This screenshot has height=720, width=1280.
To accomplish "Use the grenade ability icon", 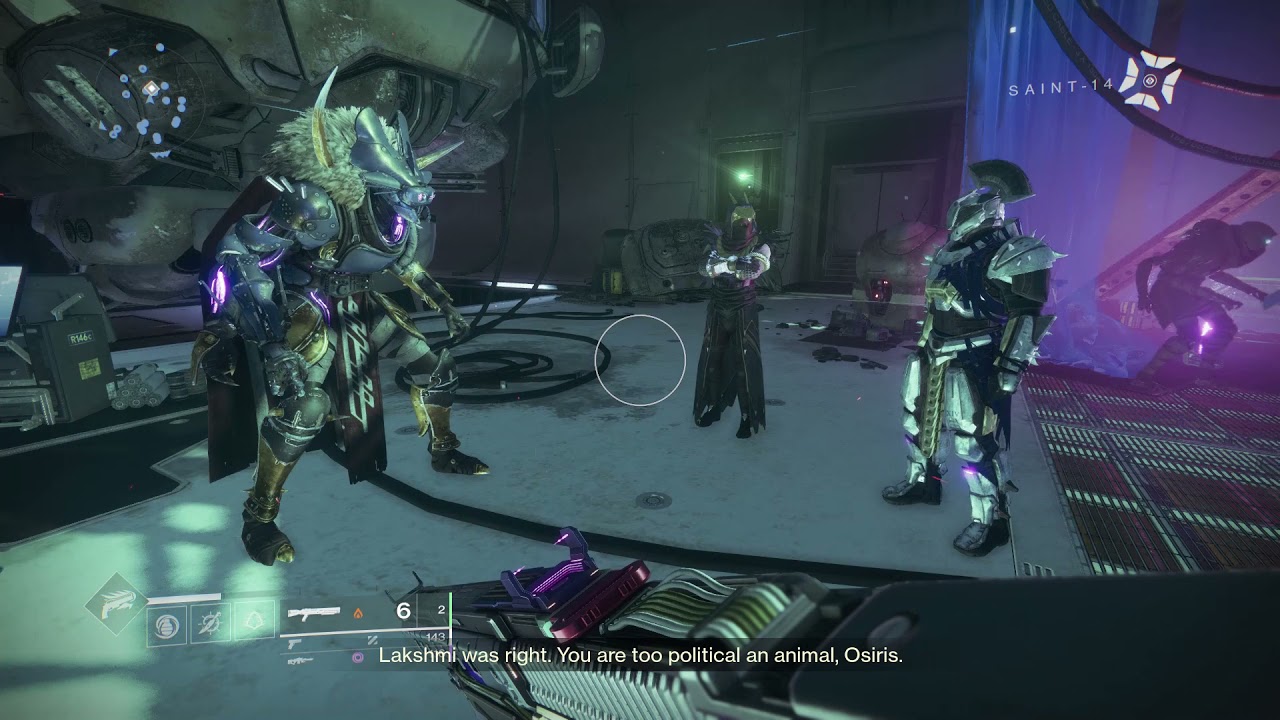I will pyautogui.click(x=166, y=625).
